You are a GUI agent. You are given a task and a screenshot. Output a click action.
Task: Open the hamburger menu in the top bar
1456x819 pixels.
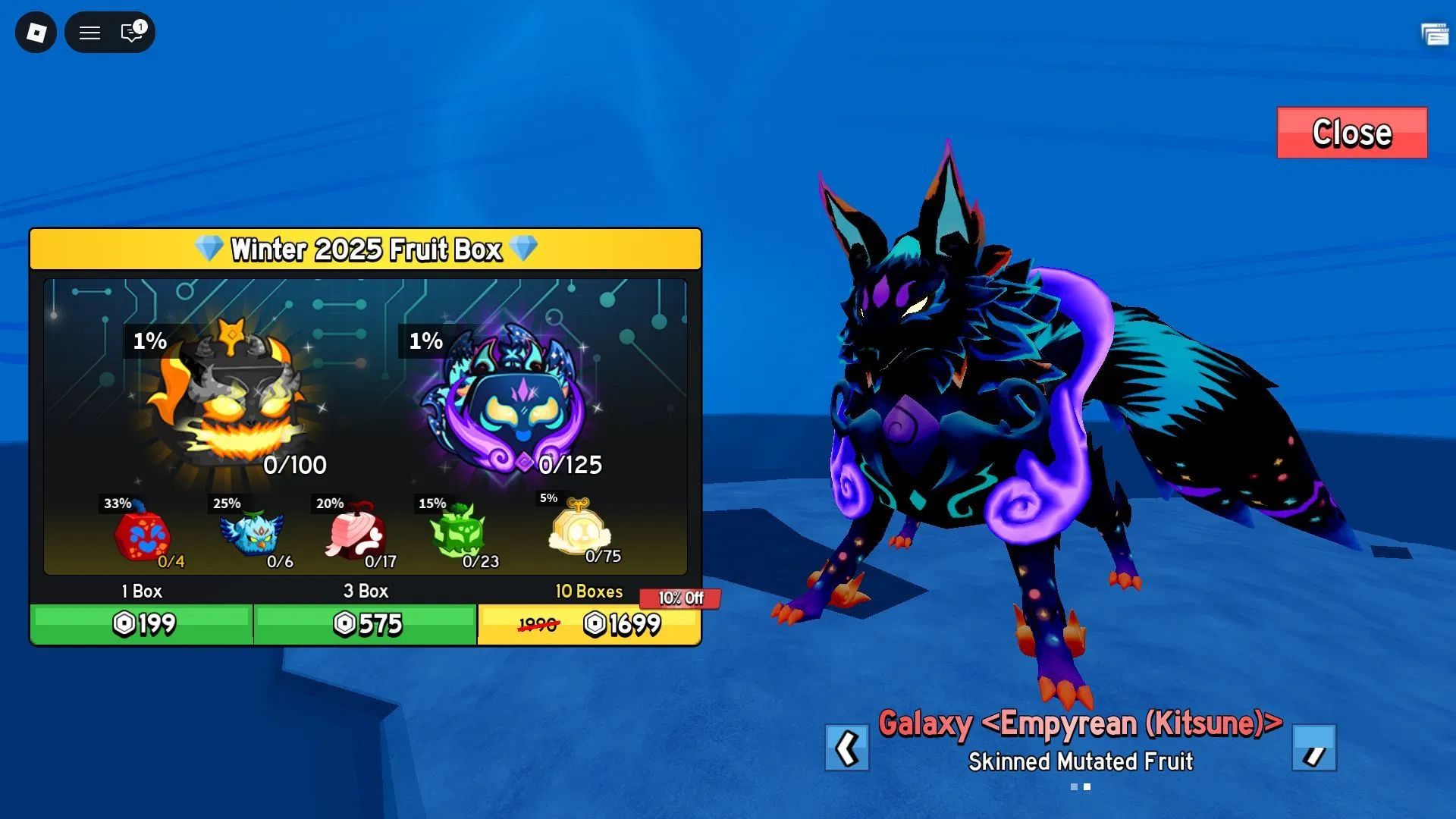tap(90, 33)
